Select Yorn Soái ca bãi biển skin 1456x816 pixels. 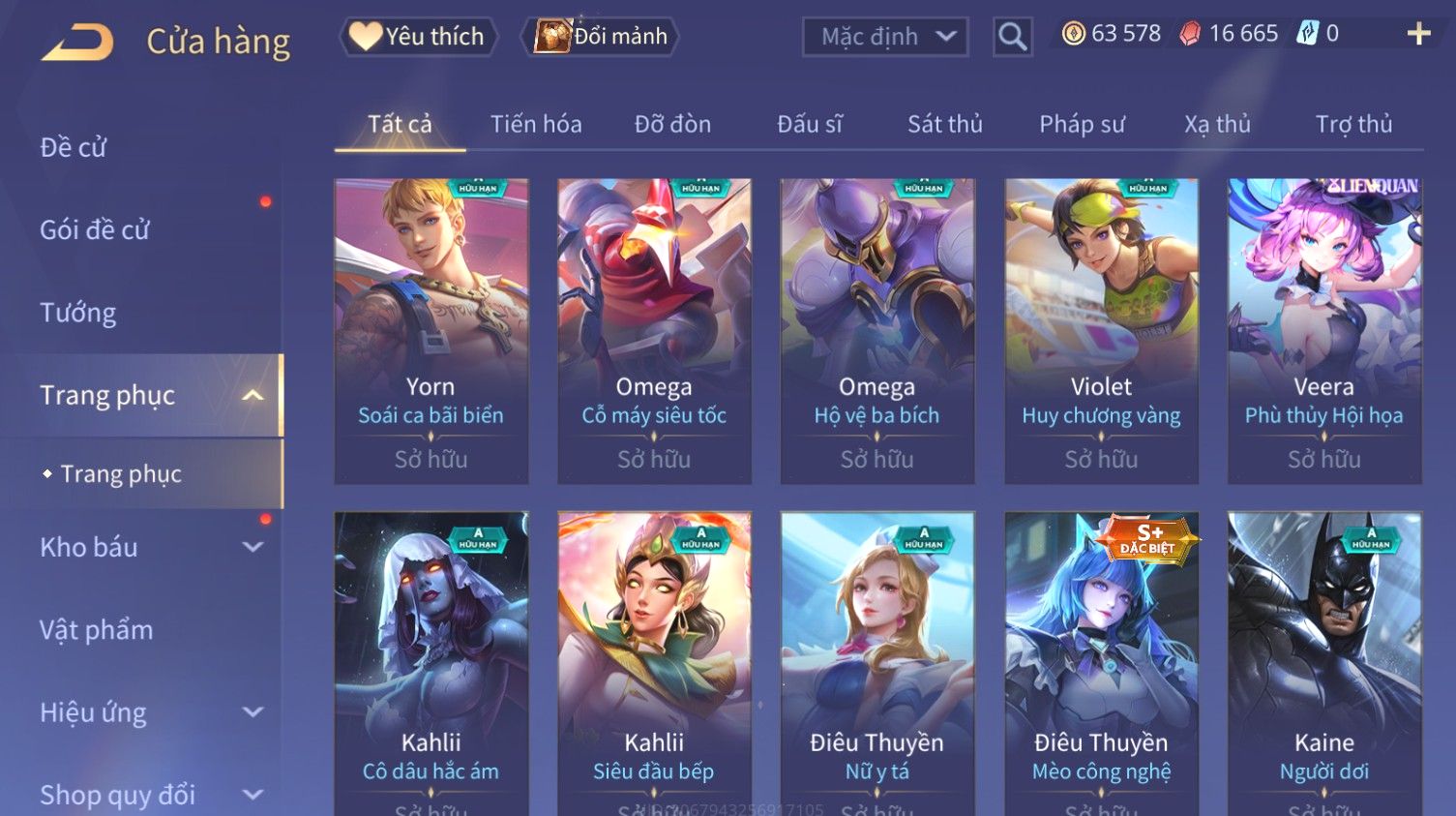[x=431, y=330]
